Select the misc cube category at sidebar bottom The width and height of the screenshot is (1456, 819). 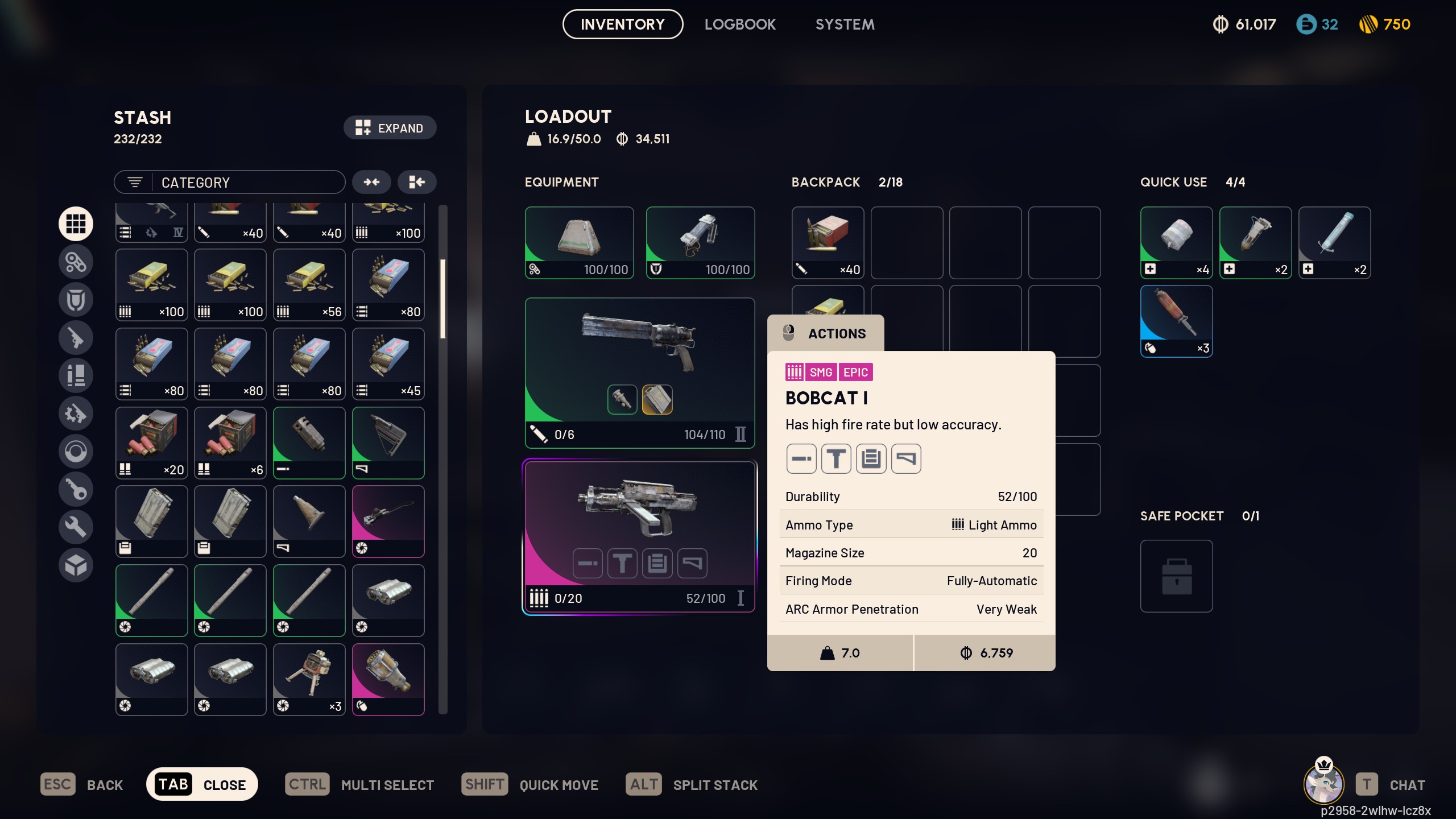(76, 565)
